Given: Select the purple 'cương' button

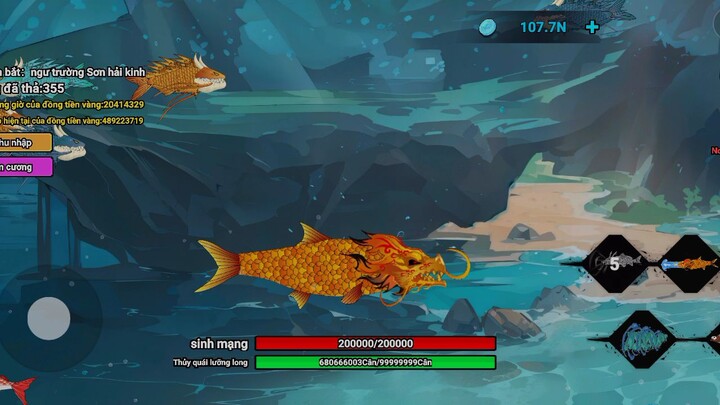Looking at the screenshot, I should [x=25, y=167].
